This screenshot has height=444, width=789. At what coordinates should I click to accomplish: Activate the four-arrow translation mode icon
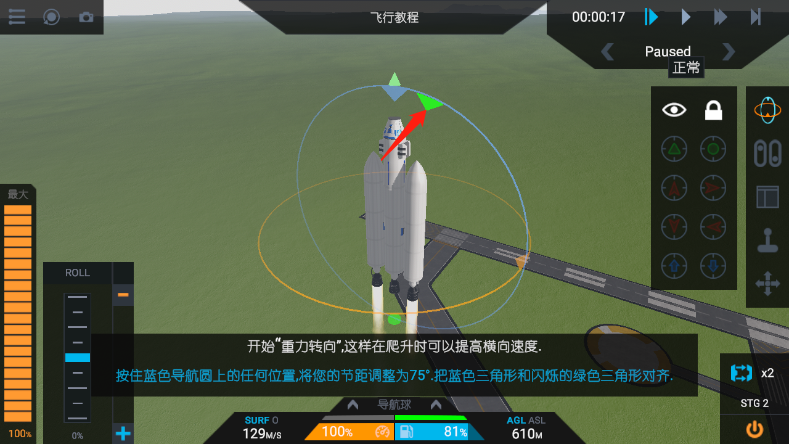coord(767,285)
